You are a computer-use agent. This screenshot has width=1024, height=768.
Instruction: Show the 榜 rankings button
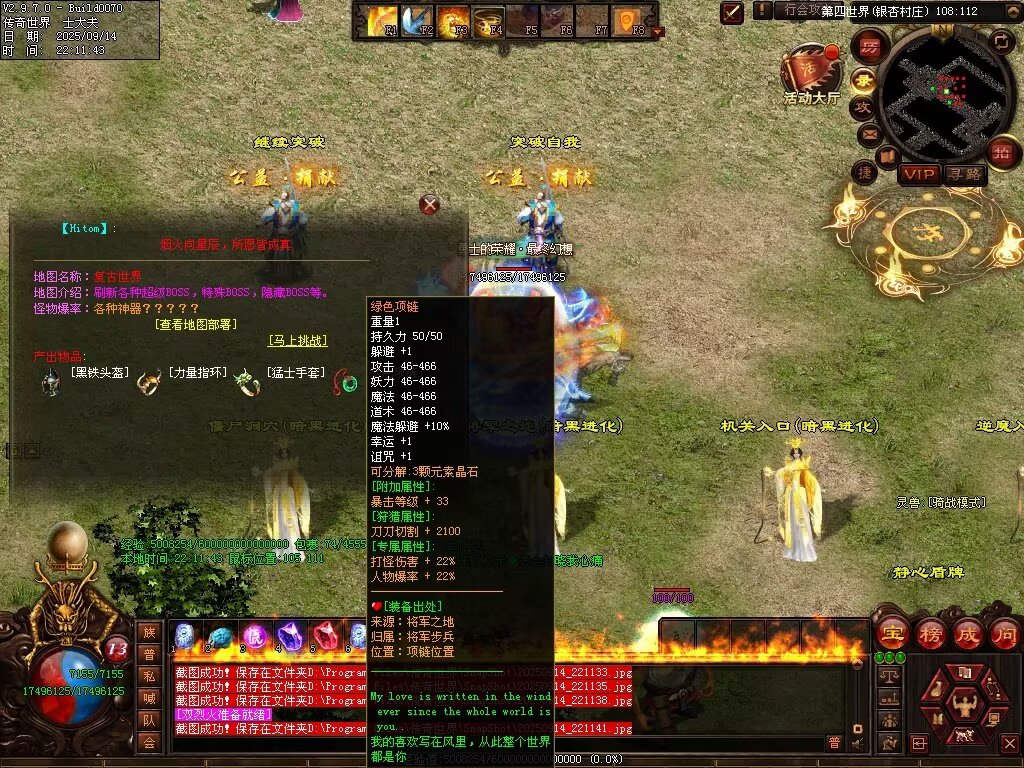click(930, 633)
